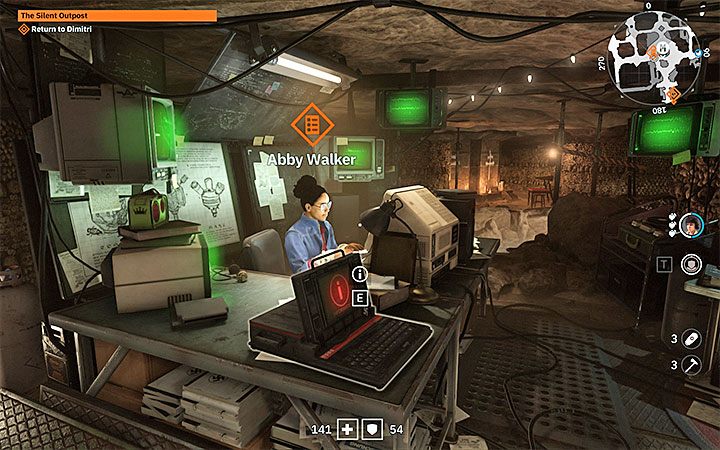The image size is (720, 450).
Task: Select the orange objective marker on minimap bottom
Action: point(674,94)
